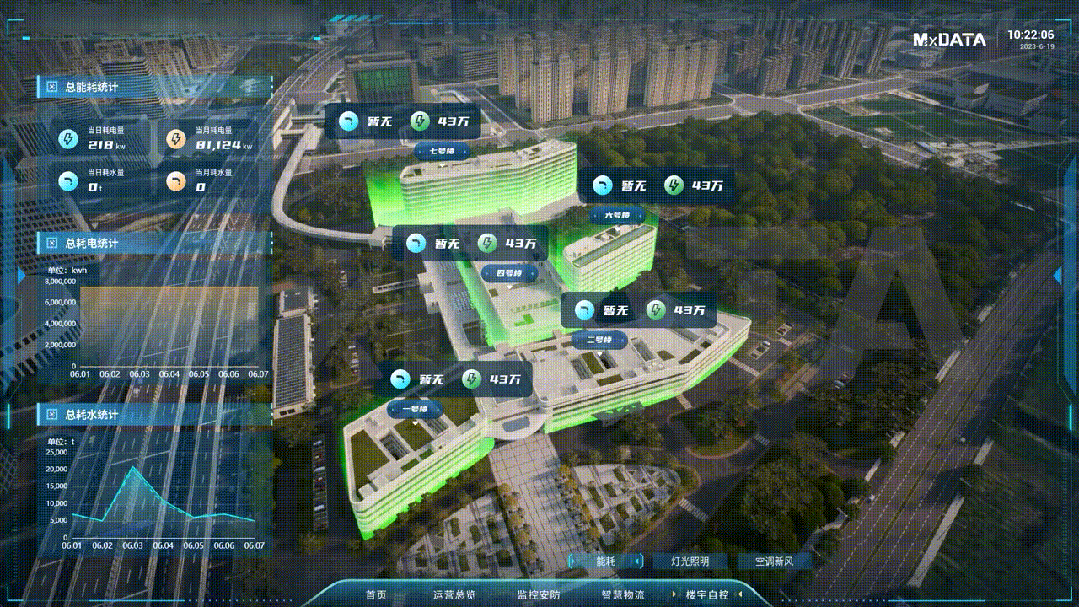Click the daily electricity lightning icon
The width and height of the screenshot is (1079, 607).
pos(68,139)
